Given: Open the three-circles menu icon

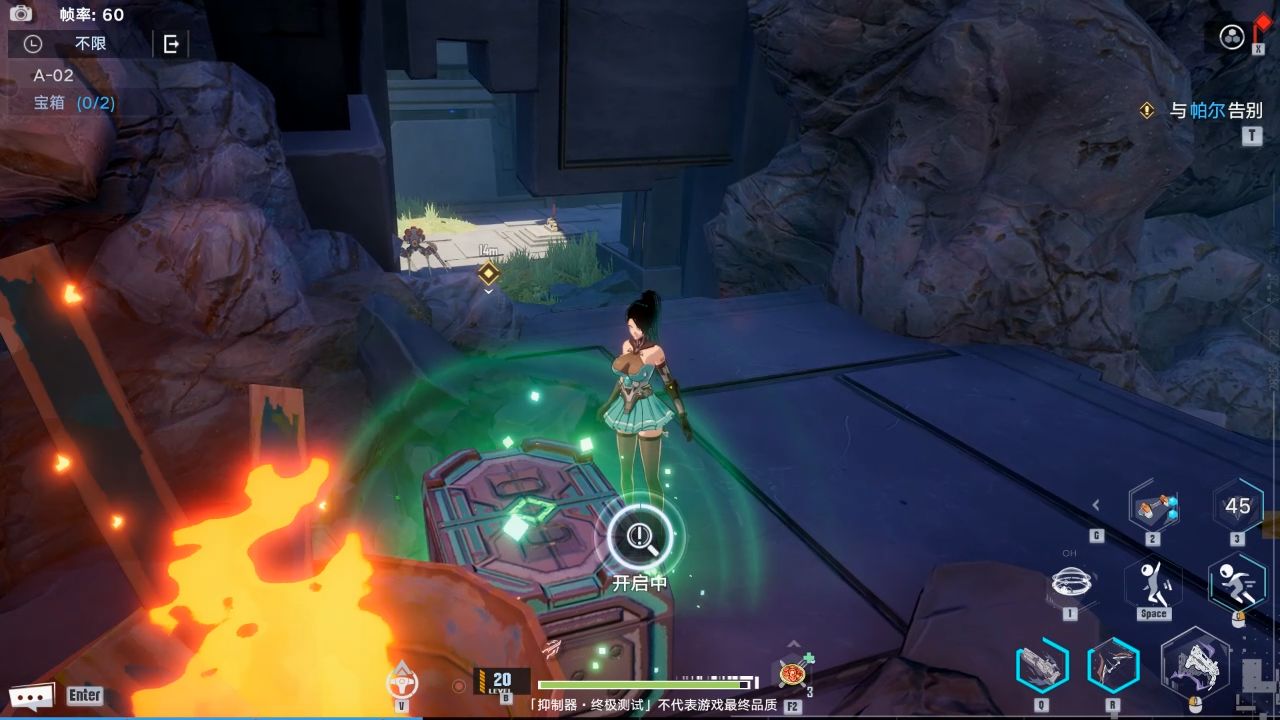Looking at the screenshot, I should click(1232, 38).
